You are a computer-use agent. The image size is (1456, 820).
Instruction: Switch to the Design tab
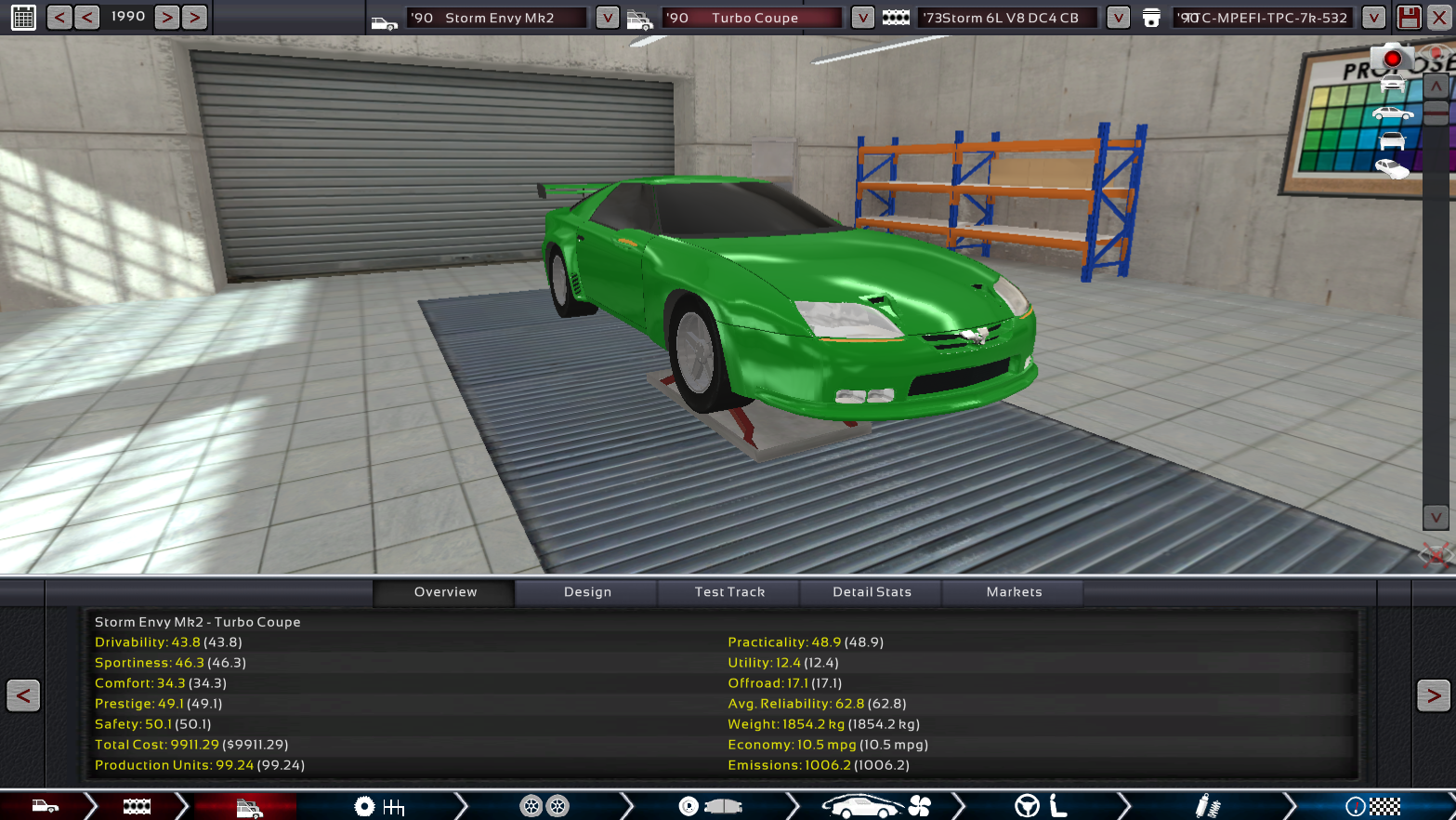(x=587, y=592)
